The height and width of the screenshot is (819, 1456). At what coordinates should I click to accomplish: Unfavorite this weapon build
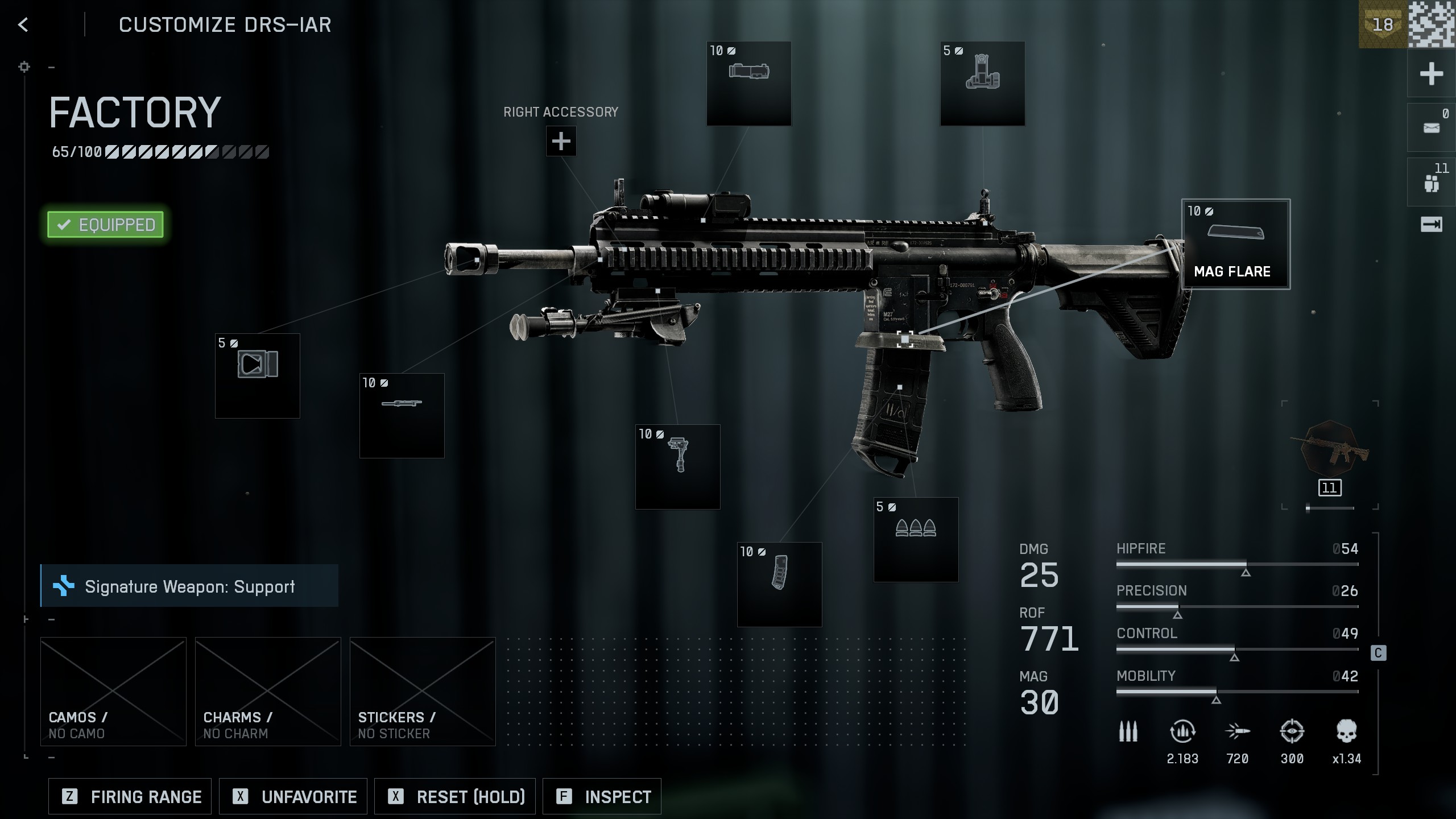point(293,796)
